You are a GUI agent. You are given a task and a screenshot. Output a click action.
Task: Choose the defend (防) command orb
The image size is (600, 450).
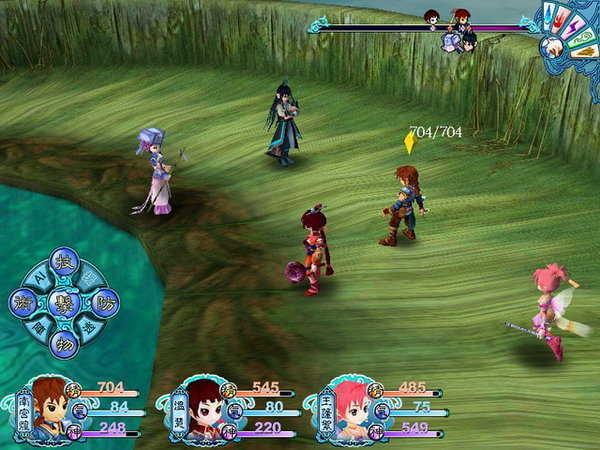tap(104, 302)
